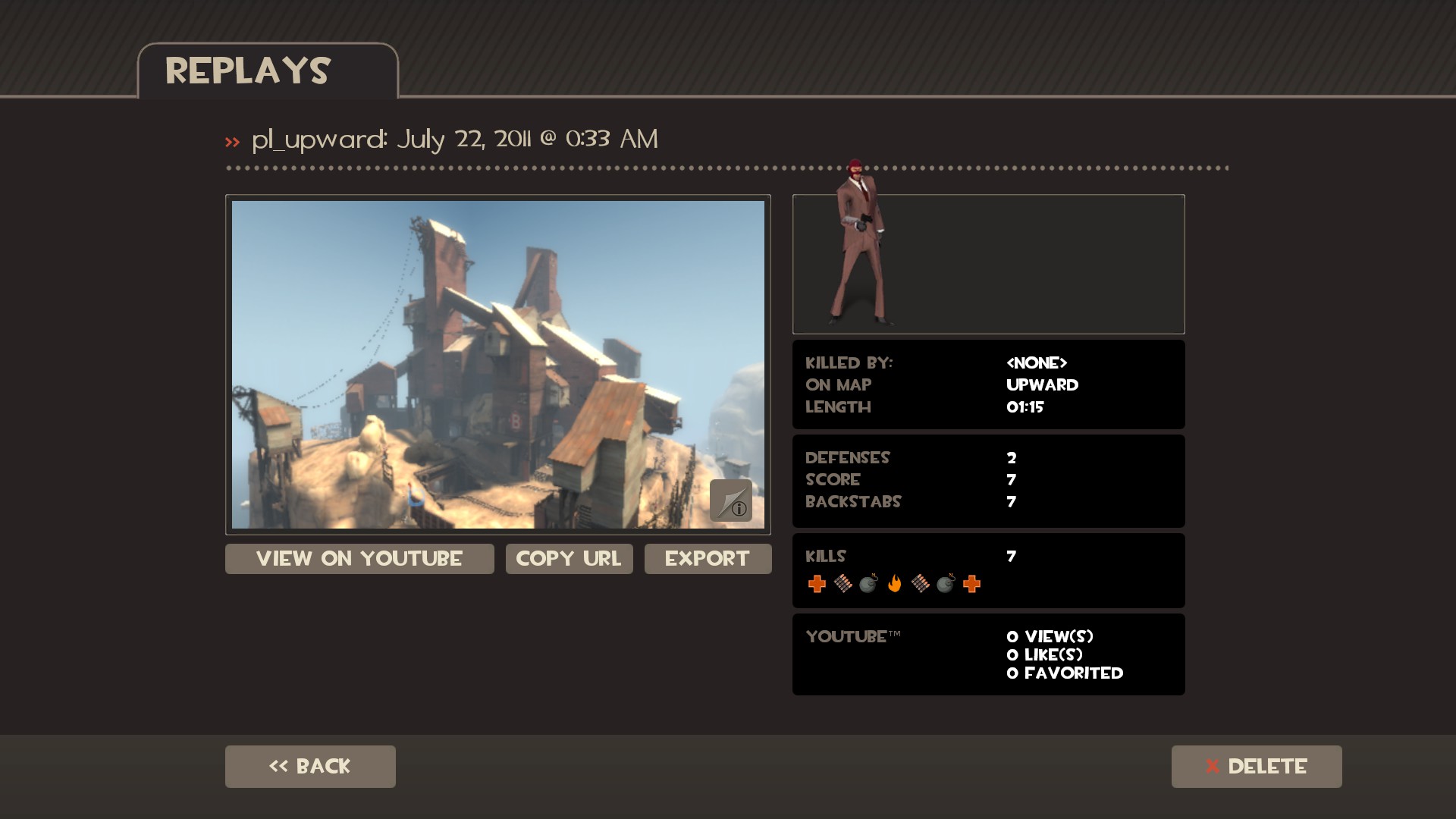The height and width of the screenshot is (819, 1456).
Task: Go back to the replay list
Action: pyautogui.click(x=310, y=767)
